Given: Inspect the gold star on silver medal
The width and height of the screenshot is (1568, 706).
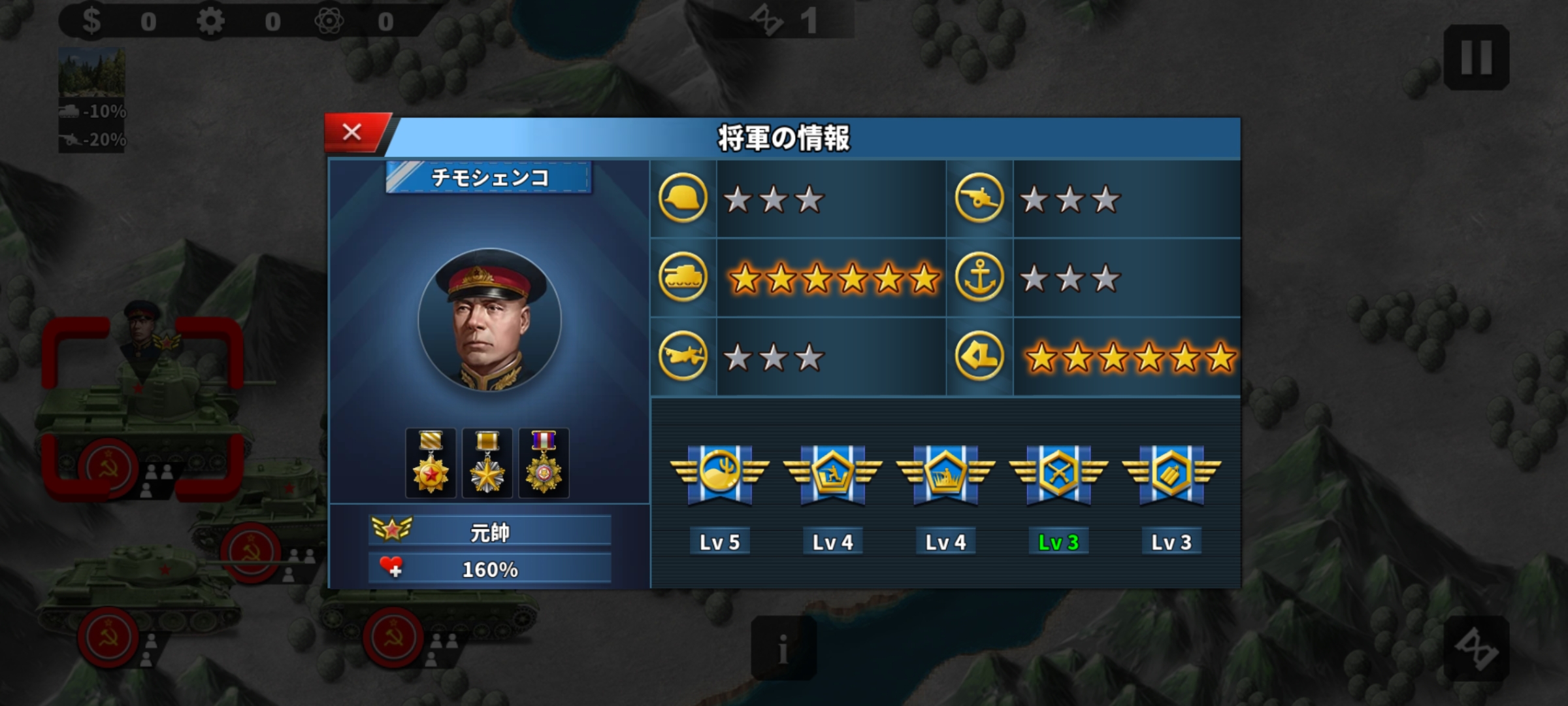Looking at the screenshot, I should click(x=487, y=463).
